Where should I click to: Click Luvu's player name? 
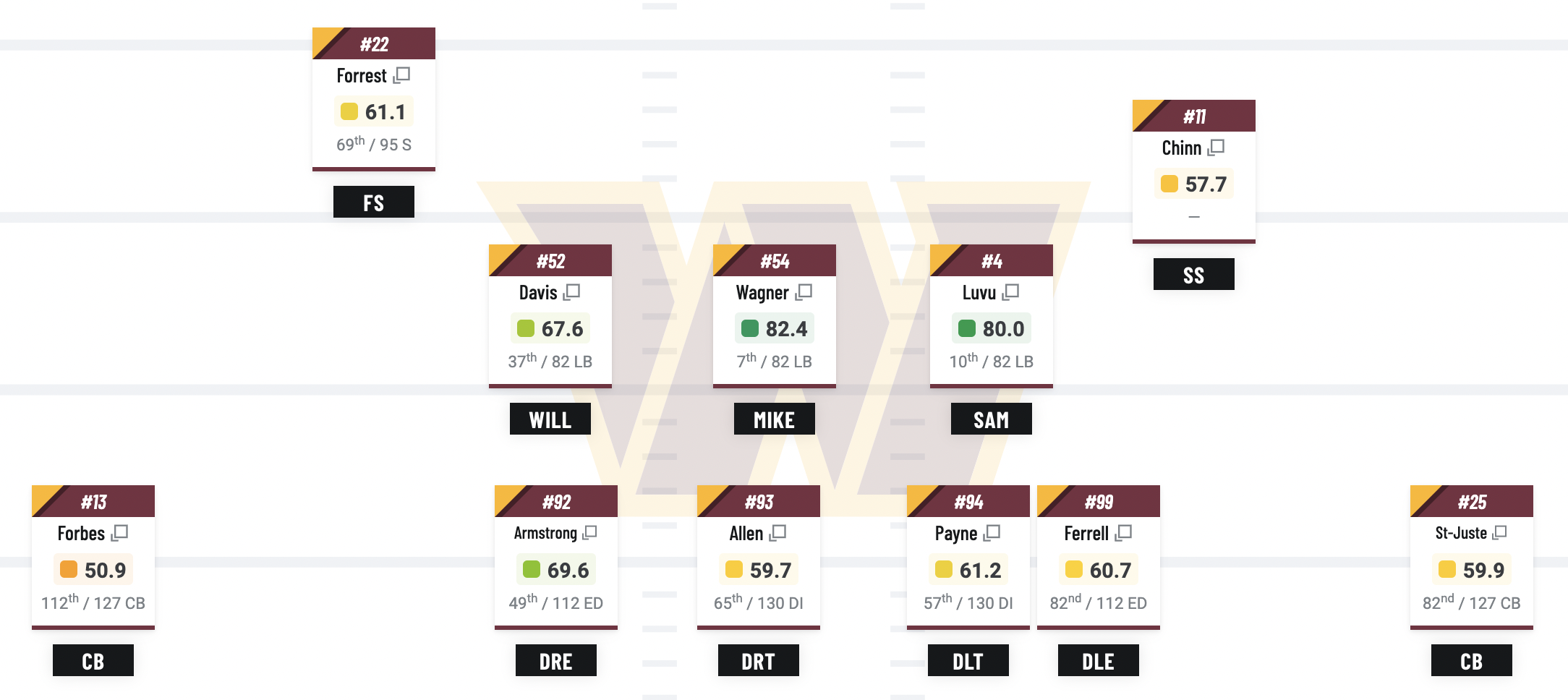tap(979, 293)
